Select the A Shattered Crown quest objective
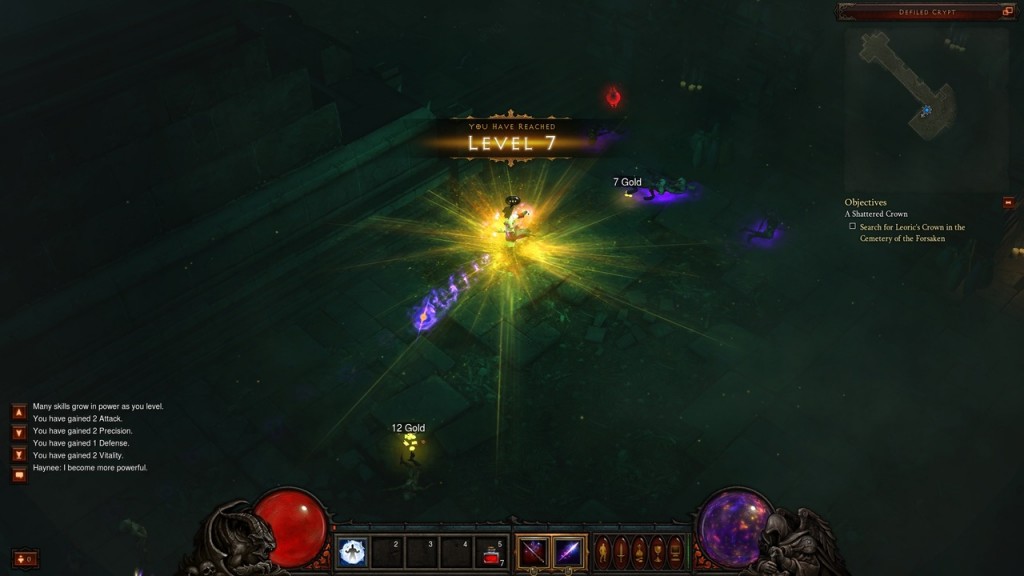 tap(876, 214)
